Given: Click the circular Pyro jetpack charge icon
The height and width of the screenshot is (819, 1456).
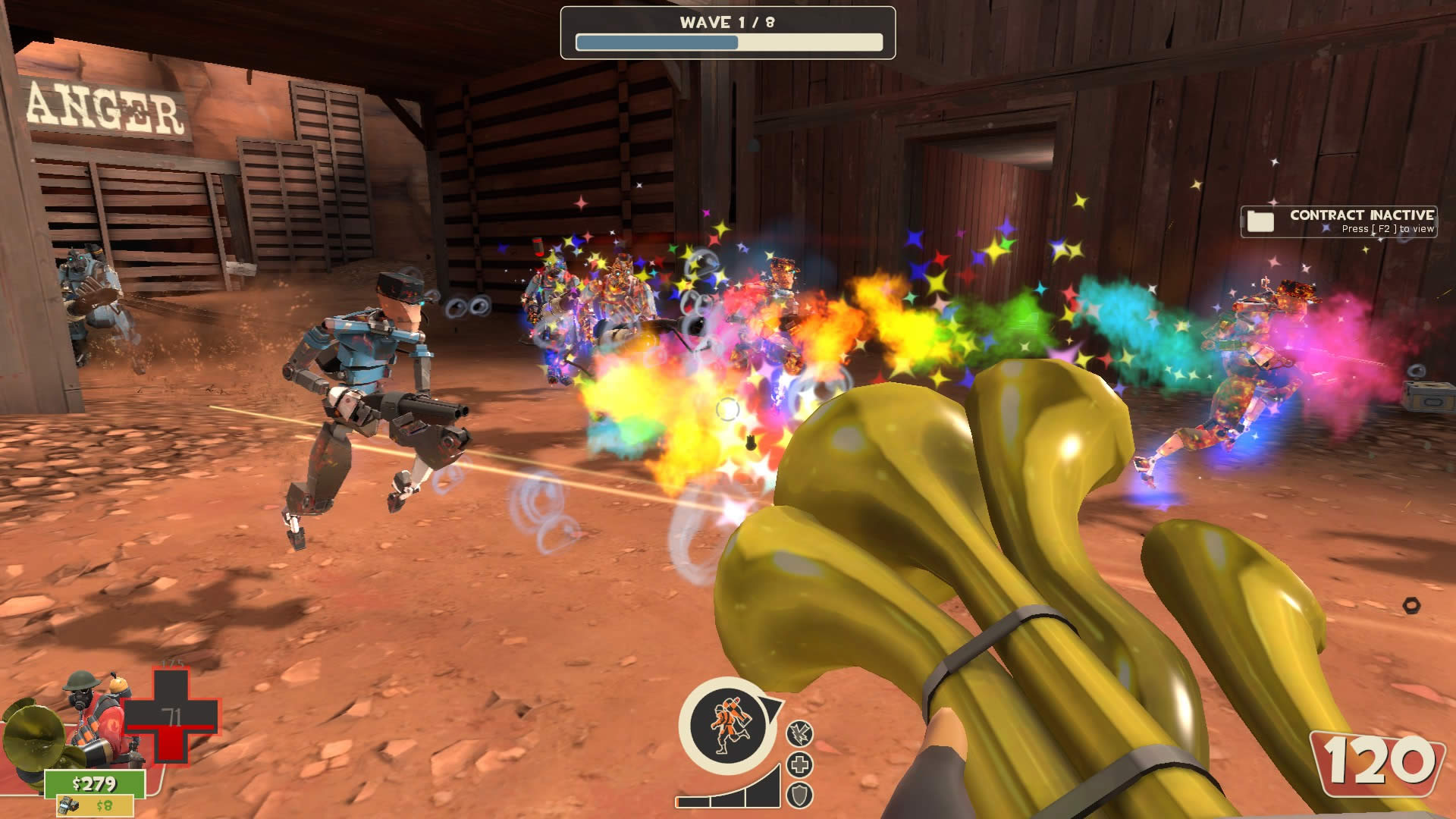Looking at the screenshot, I should tap(727, 726).
